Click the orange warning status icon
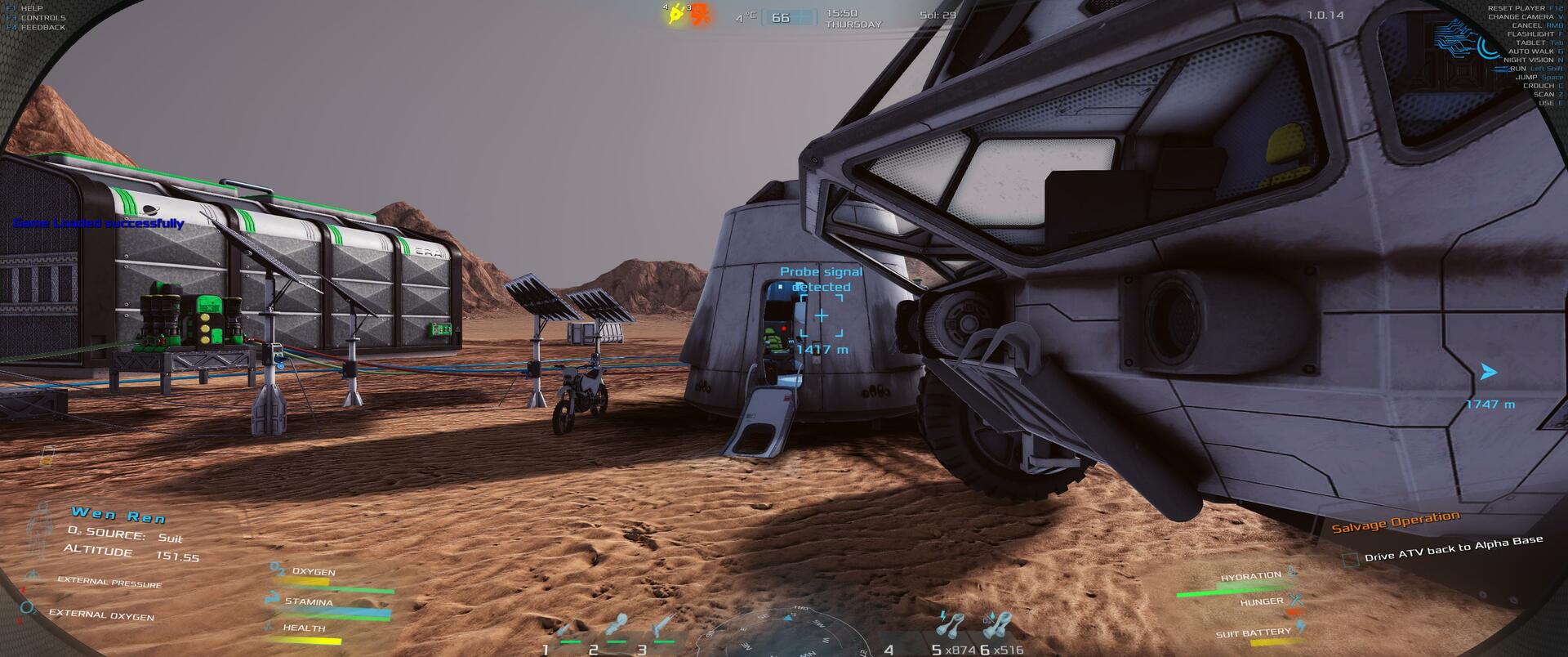 pos(701,15)
